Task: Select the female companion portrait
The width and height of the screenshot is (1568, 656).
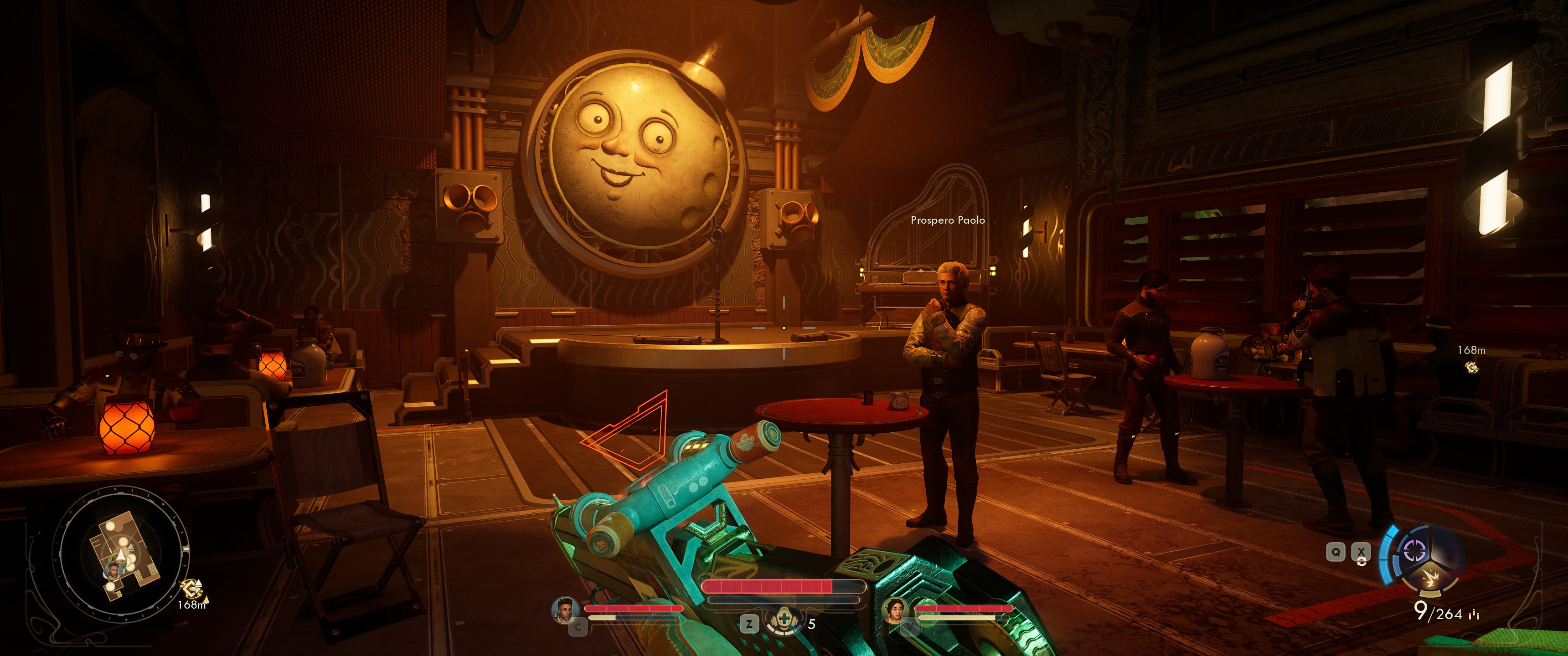Action: pos(895,610)
